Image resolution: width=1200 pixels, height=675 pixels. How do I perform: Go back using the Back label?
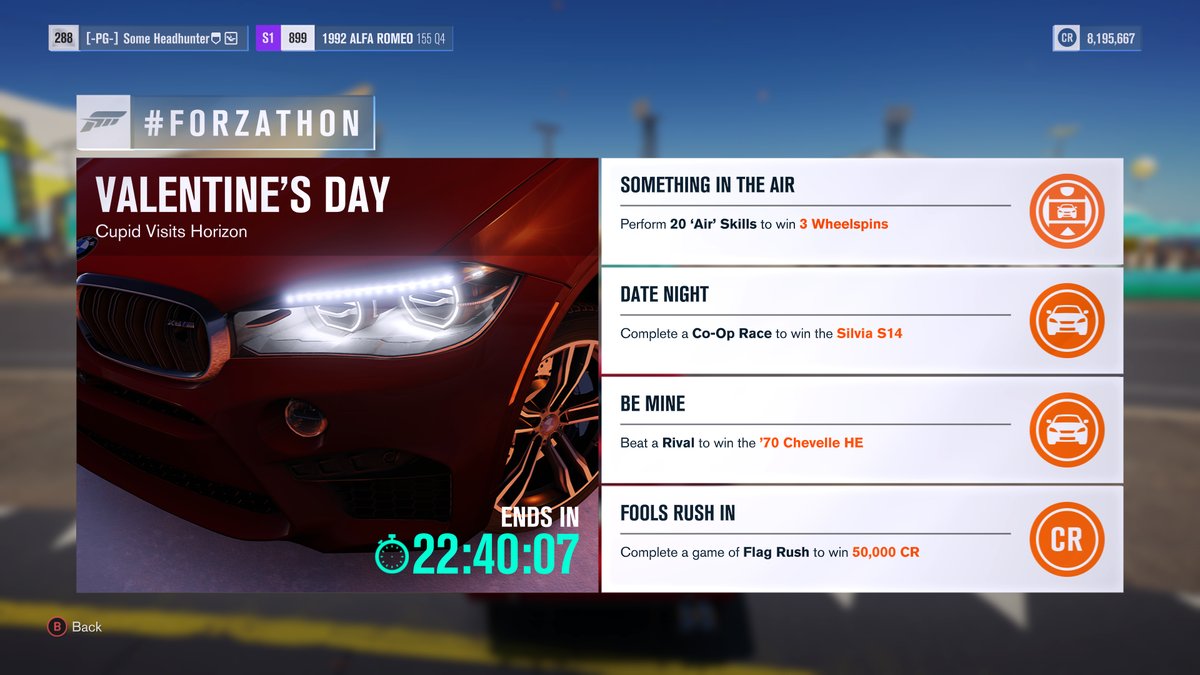86,627
